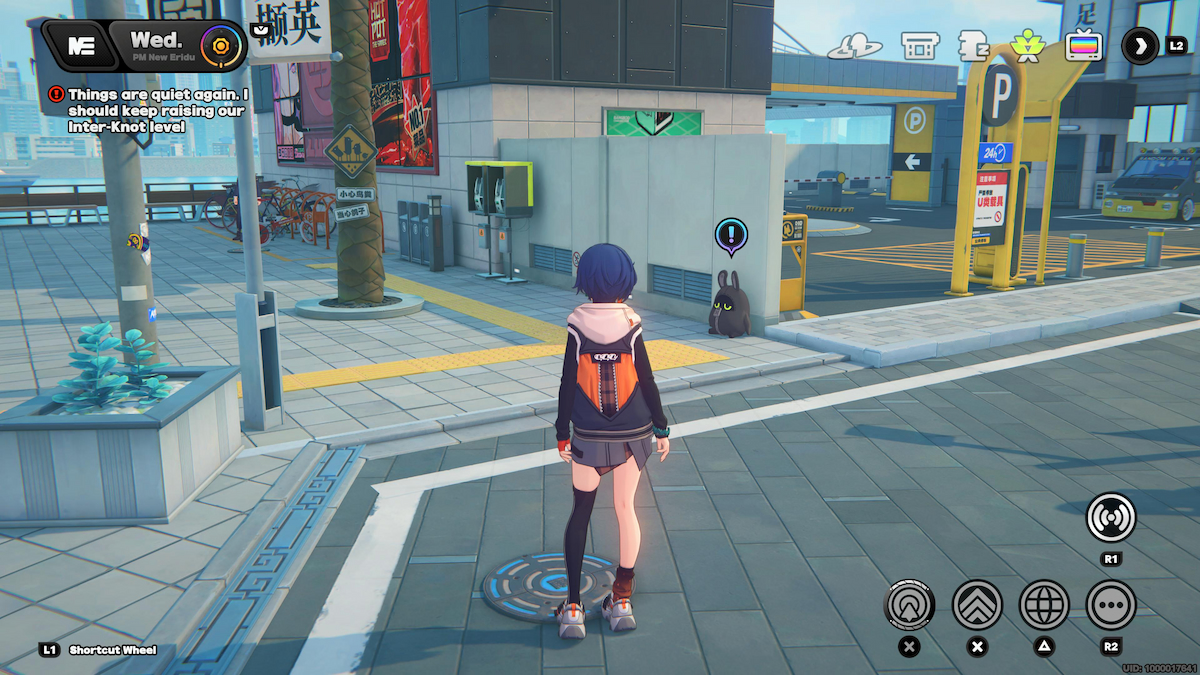Viewport: 1200px width, 675px height.
Task: Activate the signal broadcast round button
Action: (1111, 519)
